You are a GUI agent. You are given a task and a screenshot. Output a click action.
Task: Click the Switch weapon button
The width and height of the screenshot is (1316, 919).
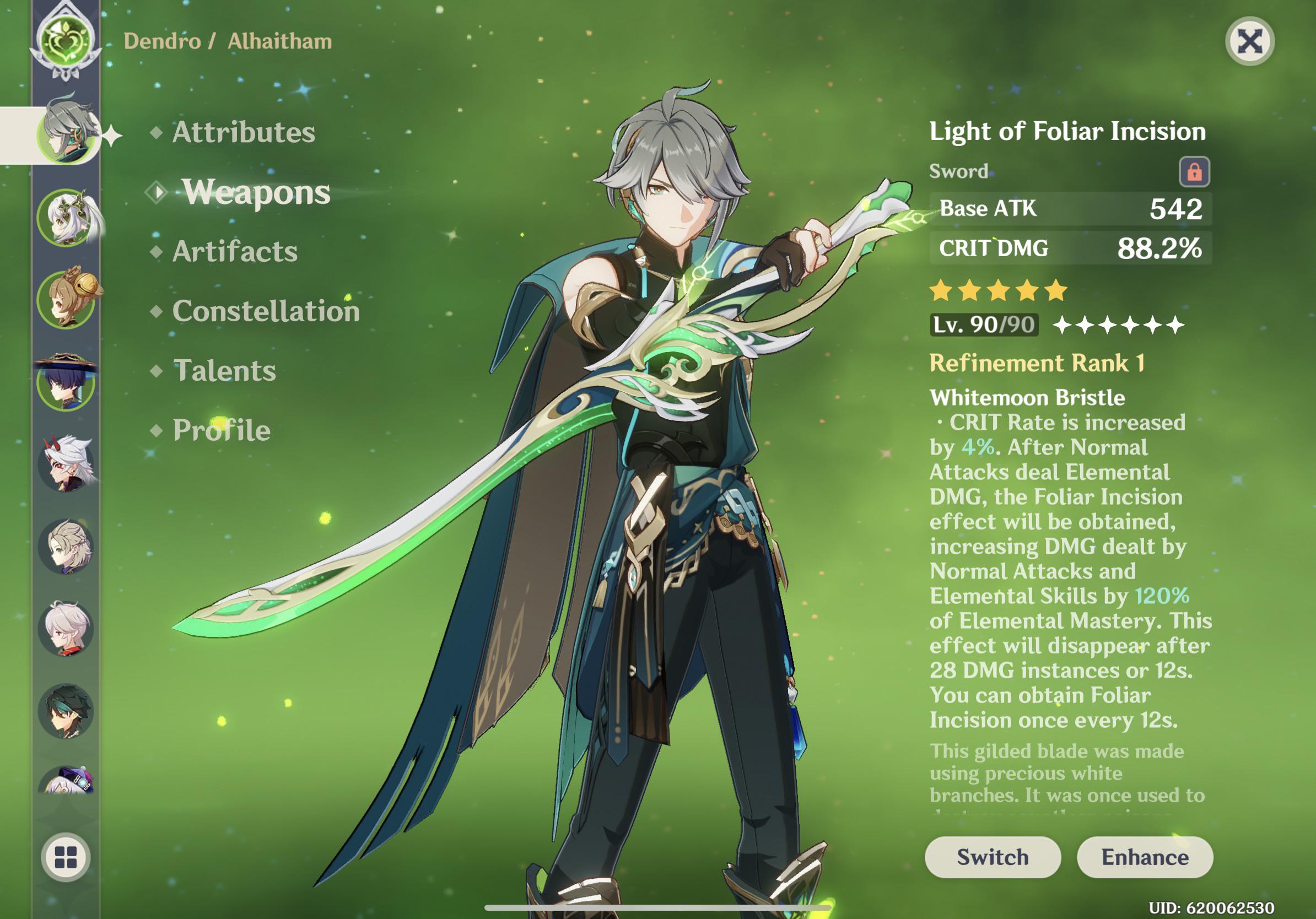pyautogui.click(x=993, y=857)
